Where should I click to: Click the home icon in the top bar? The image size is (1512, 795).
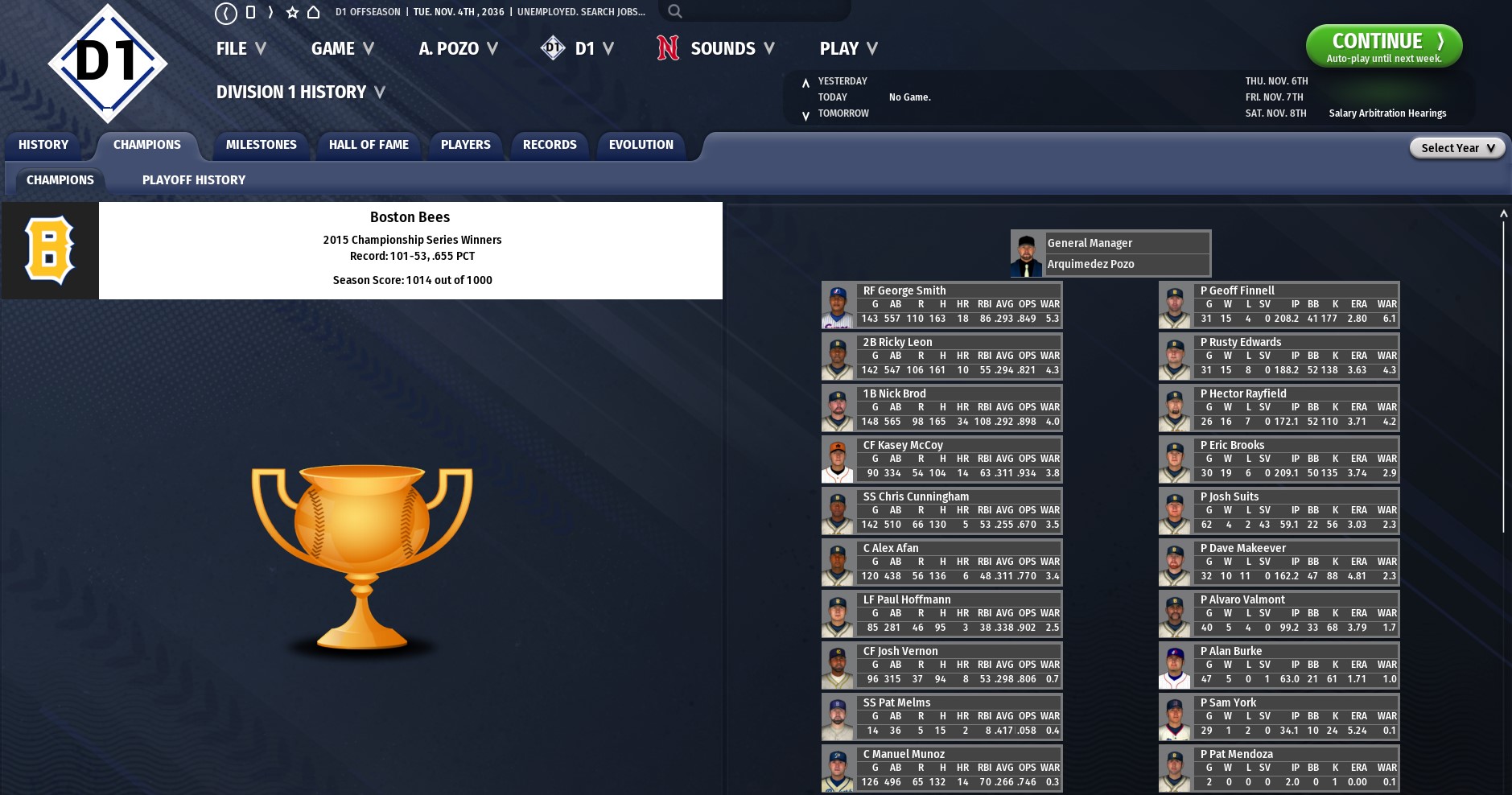pos(314,12)
